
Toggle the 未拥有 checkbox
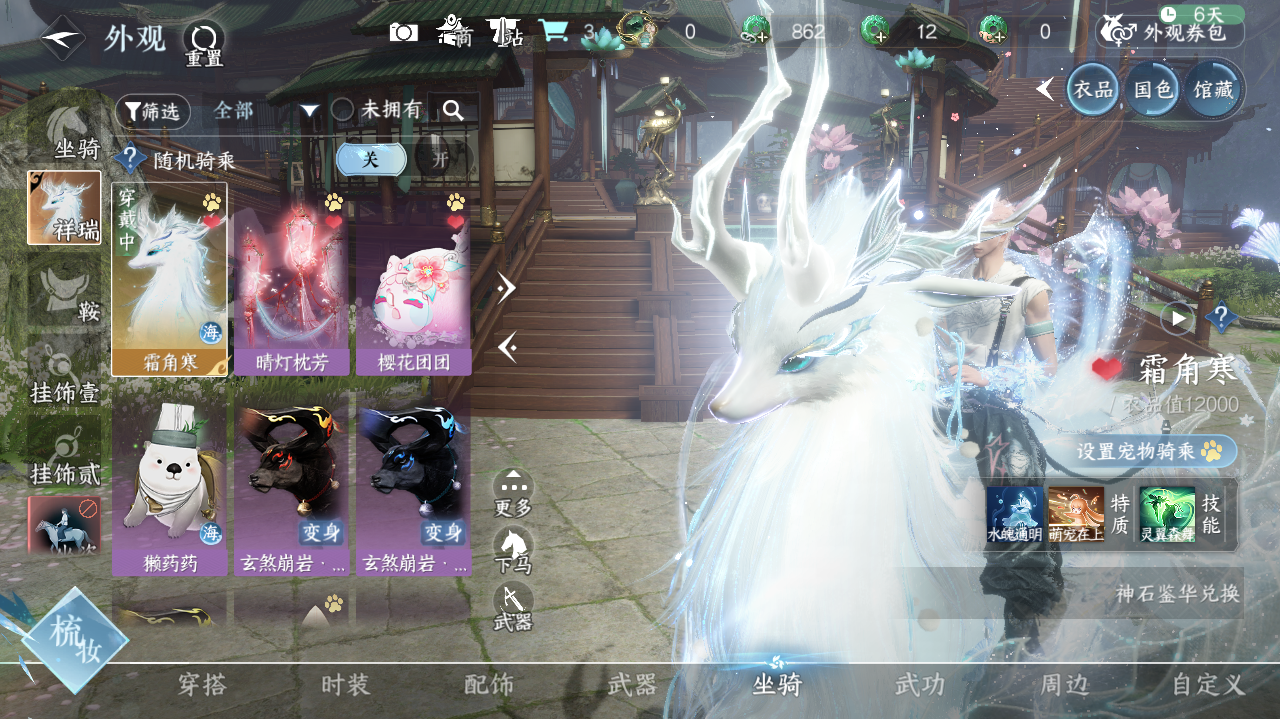tap(343, 110)
